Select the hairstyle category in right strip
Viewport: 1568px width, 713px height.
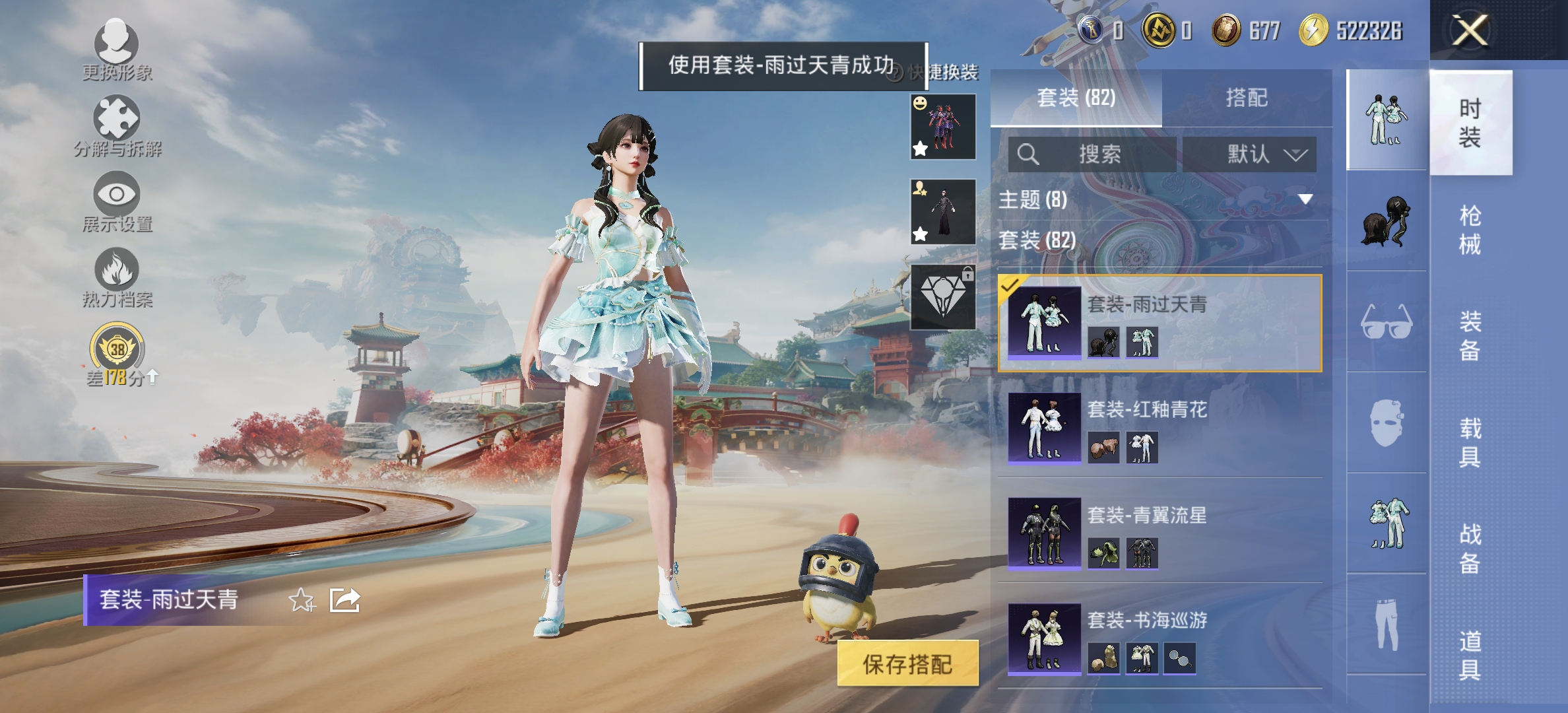pyautogui.click(x=1388, y=221)
